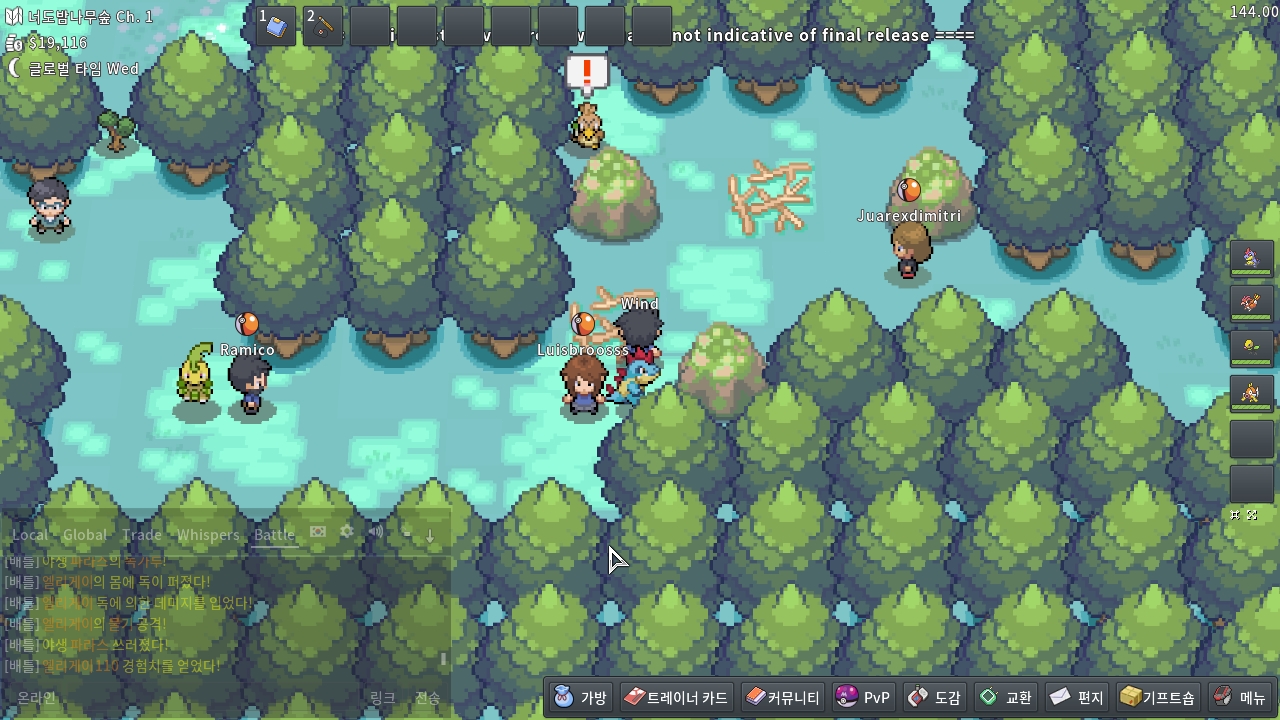Open chat settings gear icon
The width and height of the screenshot is (1280, 720).
(347, 532)
